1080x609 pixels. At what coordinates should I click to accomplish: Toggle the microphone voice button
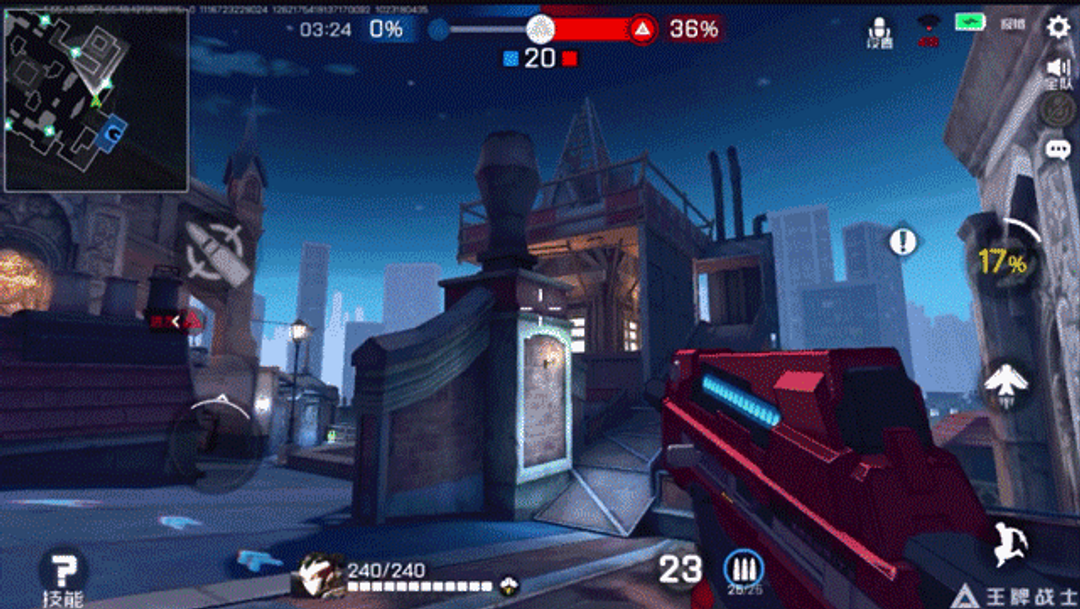(x=880, y=30)
